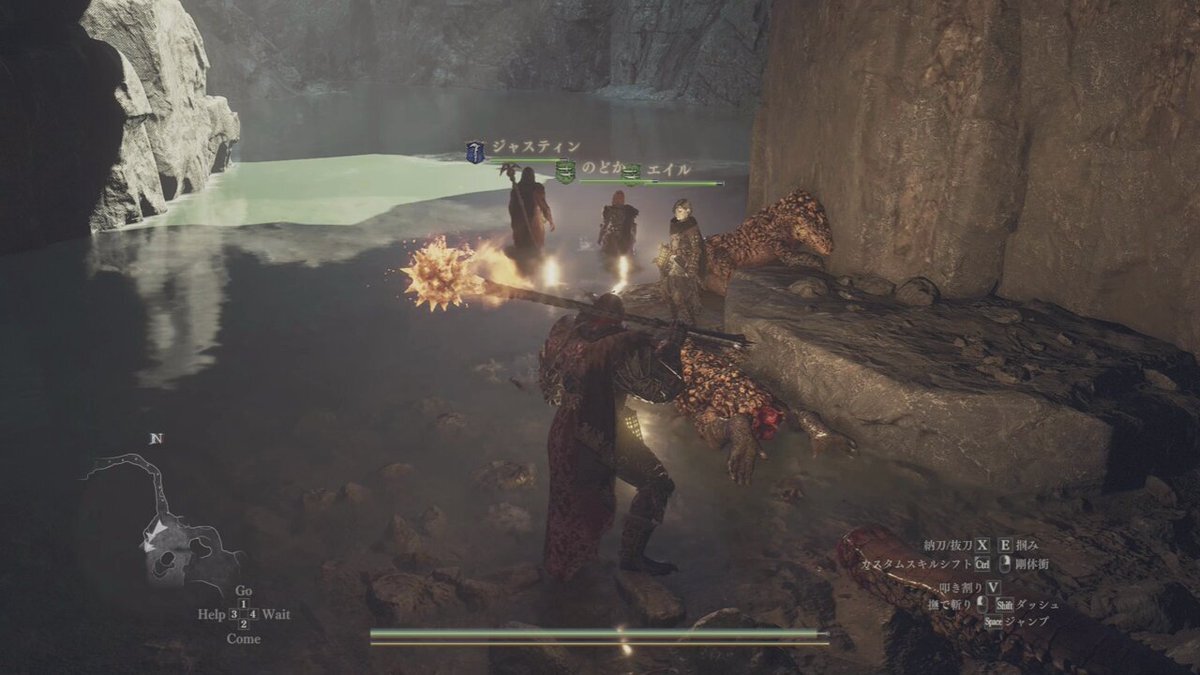
Task: Choose the Come pawn command
Action: click(243, 638)
